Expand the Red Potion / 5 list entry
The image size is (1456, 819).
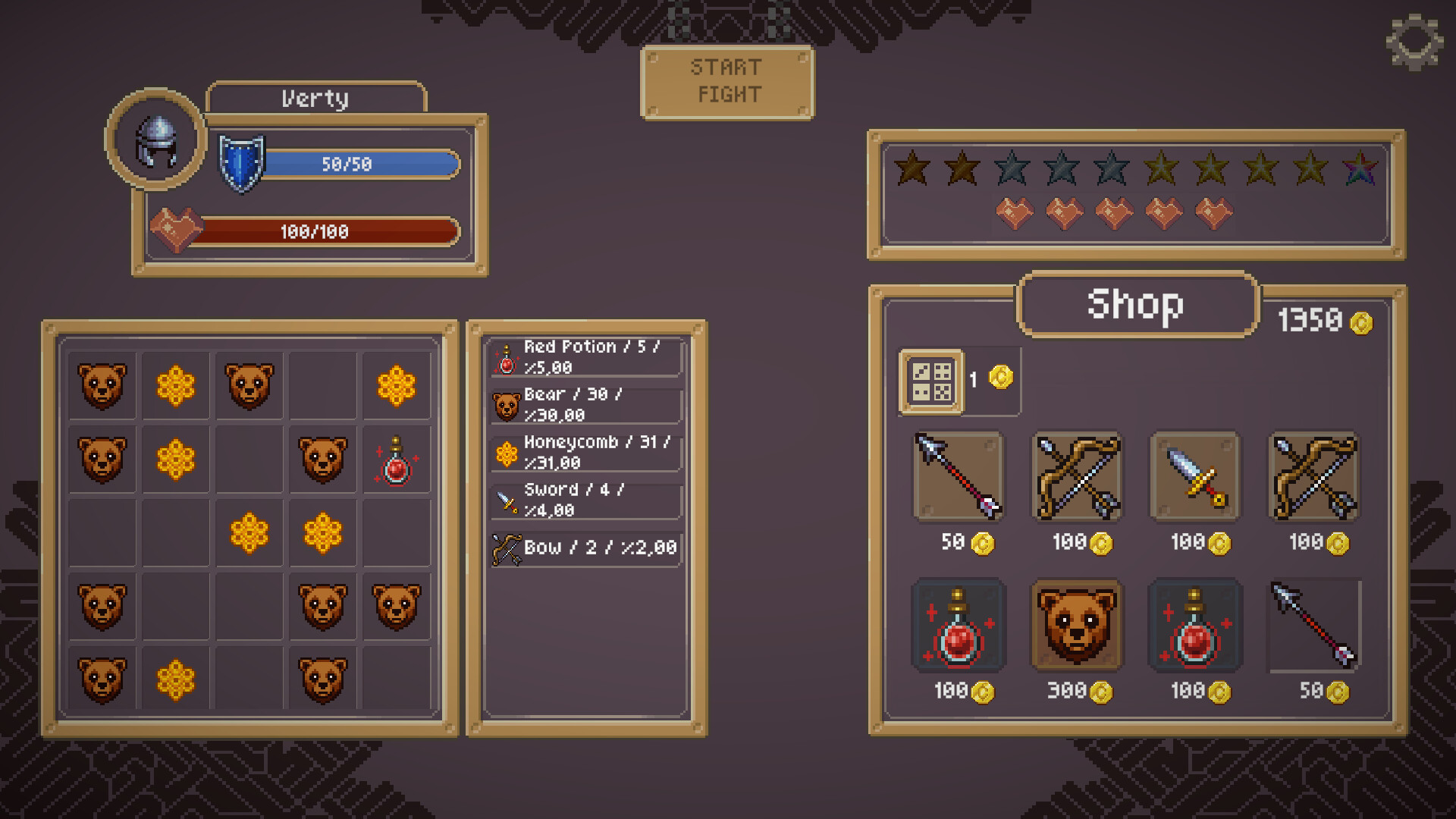584,356
